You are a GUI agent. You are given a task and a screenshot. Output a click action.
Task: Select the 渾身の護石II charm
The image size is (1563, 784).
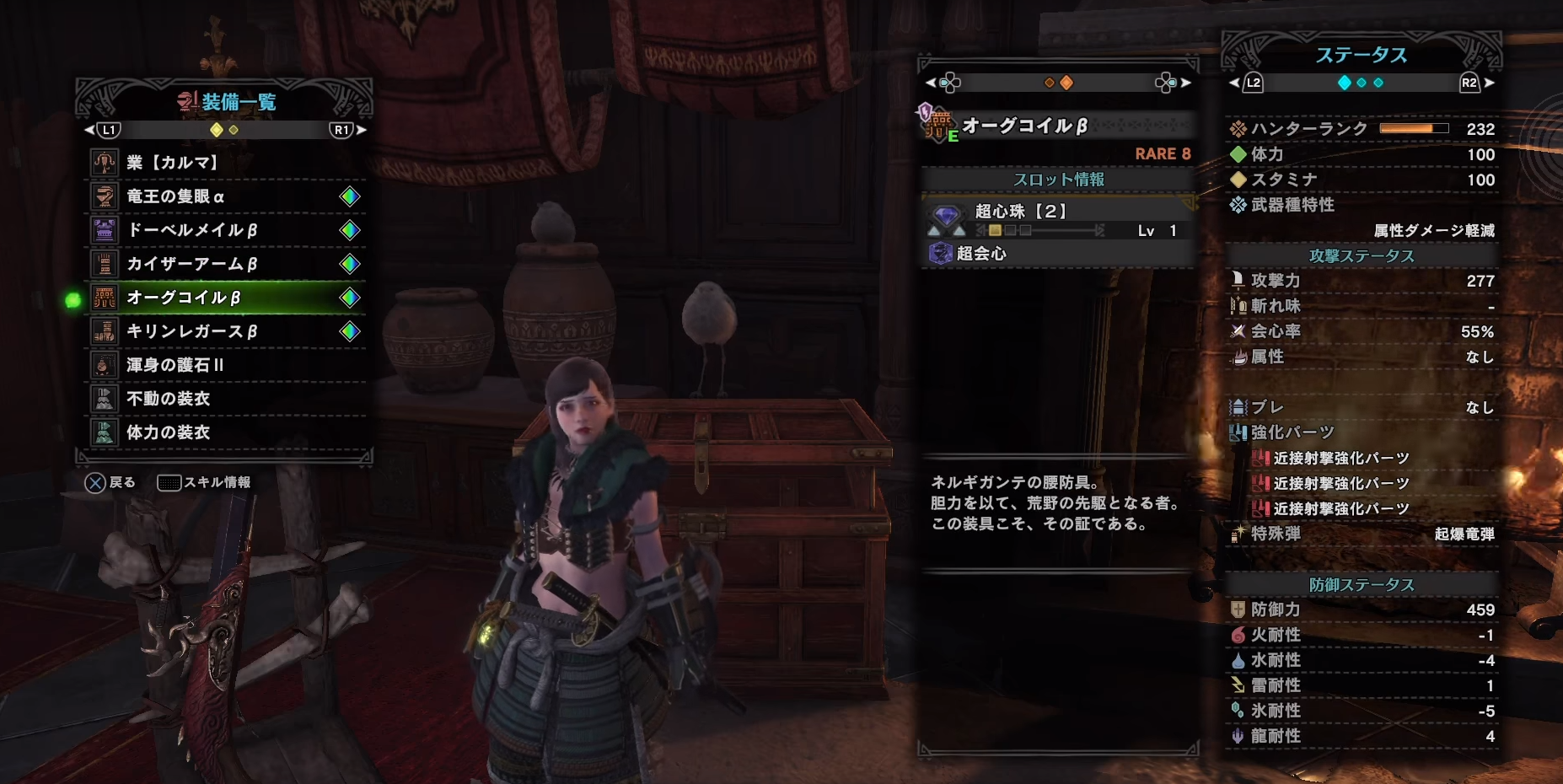coord(226,365)
